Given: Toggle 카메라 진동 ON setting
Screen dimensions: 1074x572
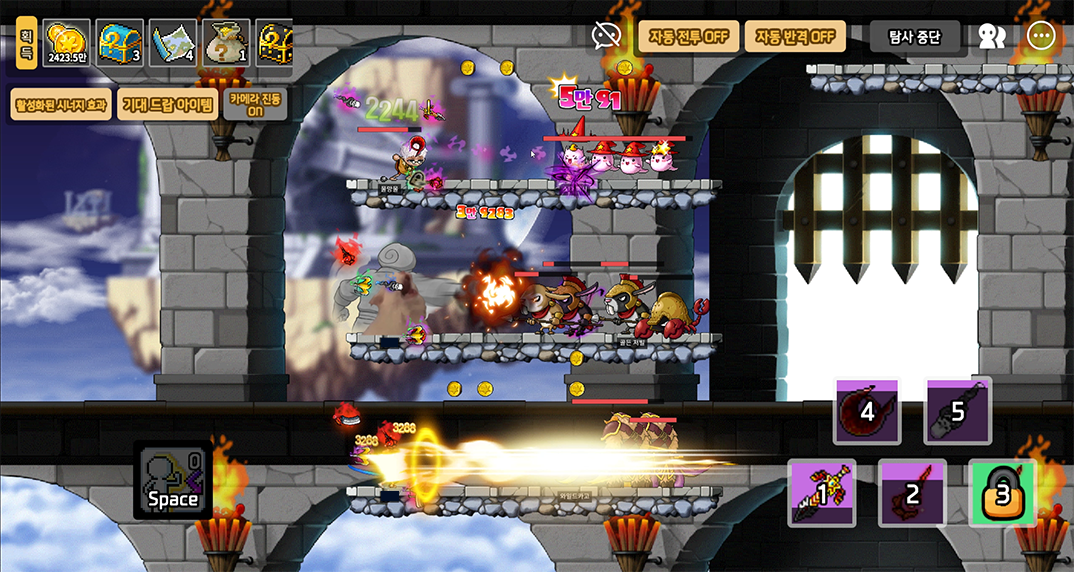Looking at the screenshot, I should point(255,104).
